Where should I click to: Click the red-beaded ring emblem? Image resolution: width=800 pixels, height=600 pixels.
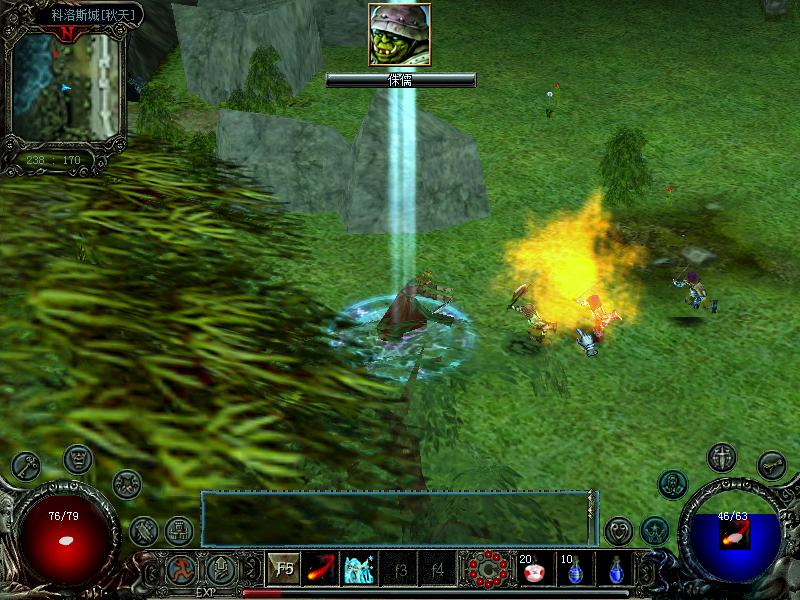pyautogui.click(x=488, y=570)
